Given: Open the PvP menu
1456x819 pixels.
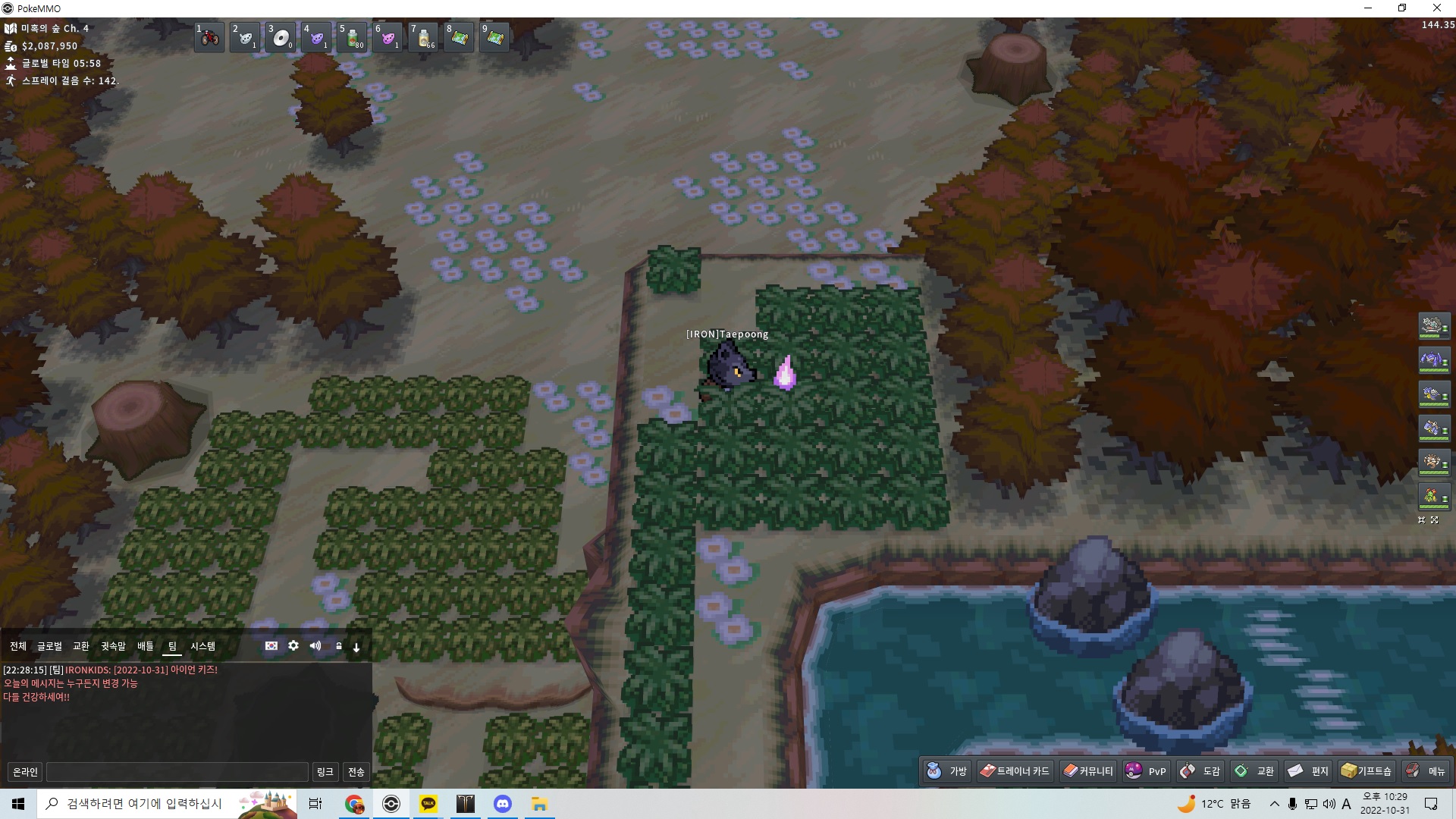Looking at the screenshot, I should coord(1146,771).
